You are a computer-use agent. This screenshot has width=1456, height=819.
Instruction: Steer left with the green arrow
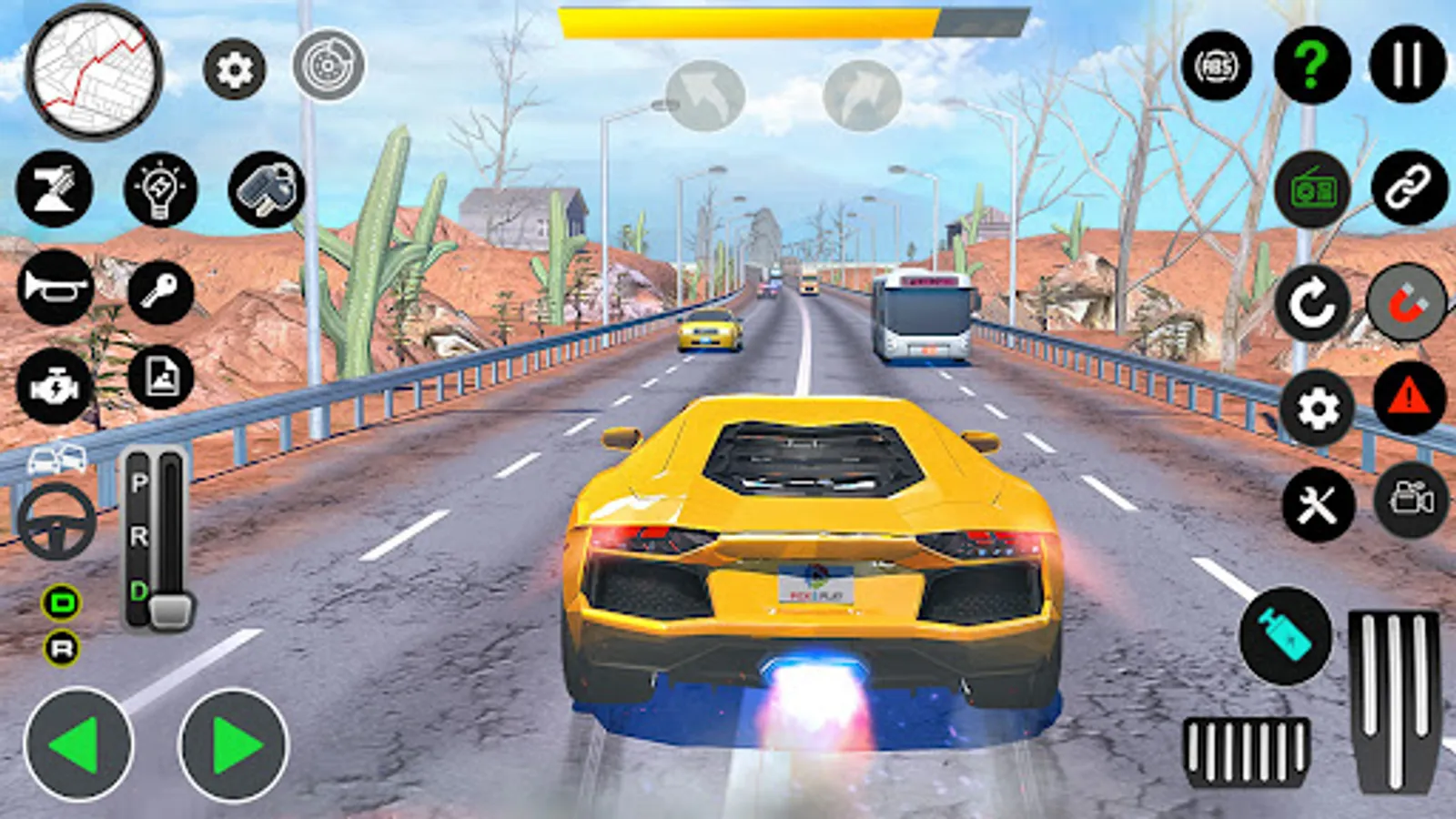click(78, 744)
